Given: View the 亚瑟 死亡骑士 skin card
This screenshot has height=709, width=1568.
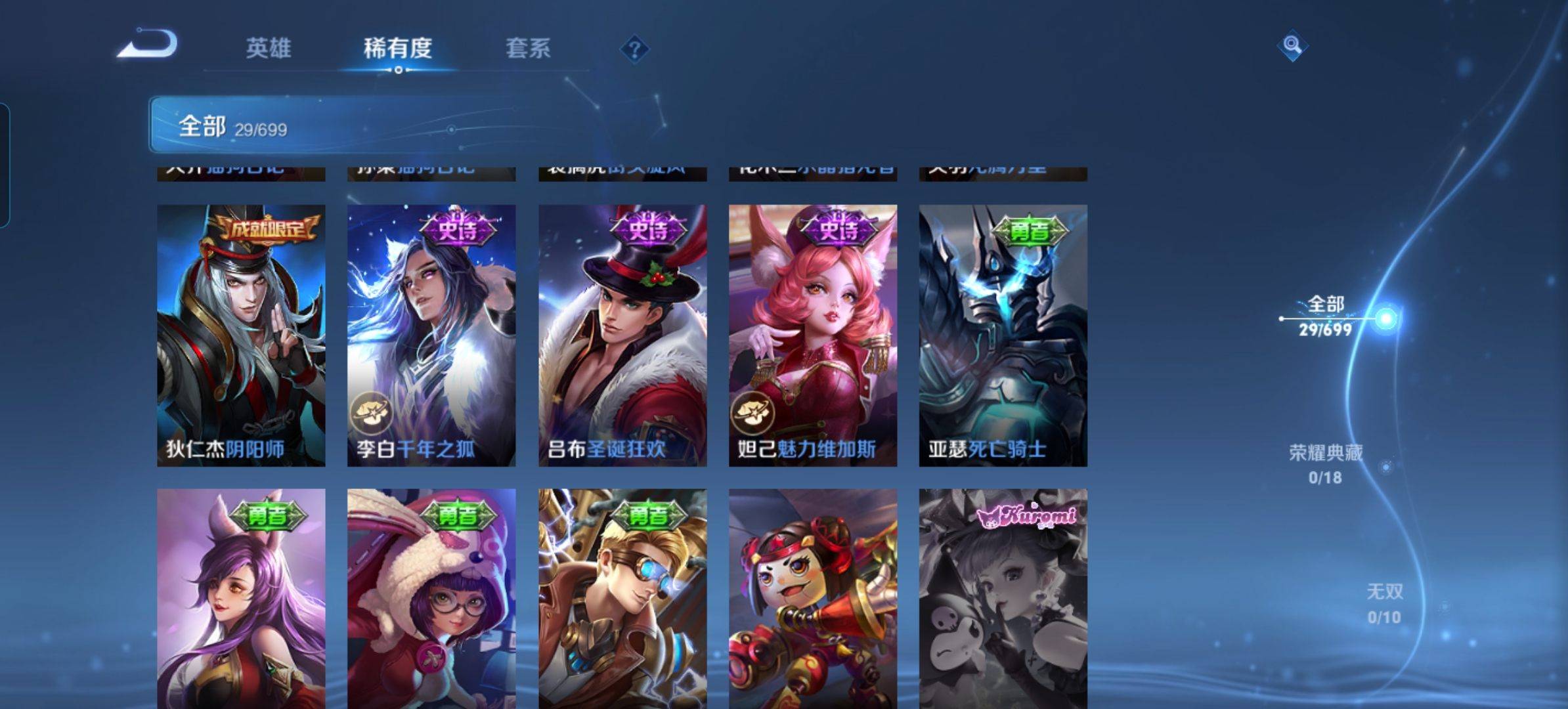Looking at the screenshot, I should (x=1003, y=335).
